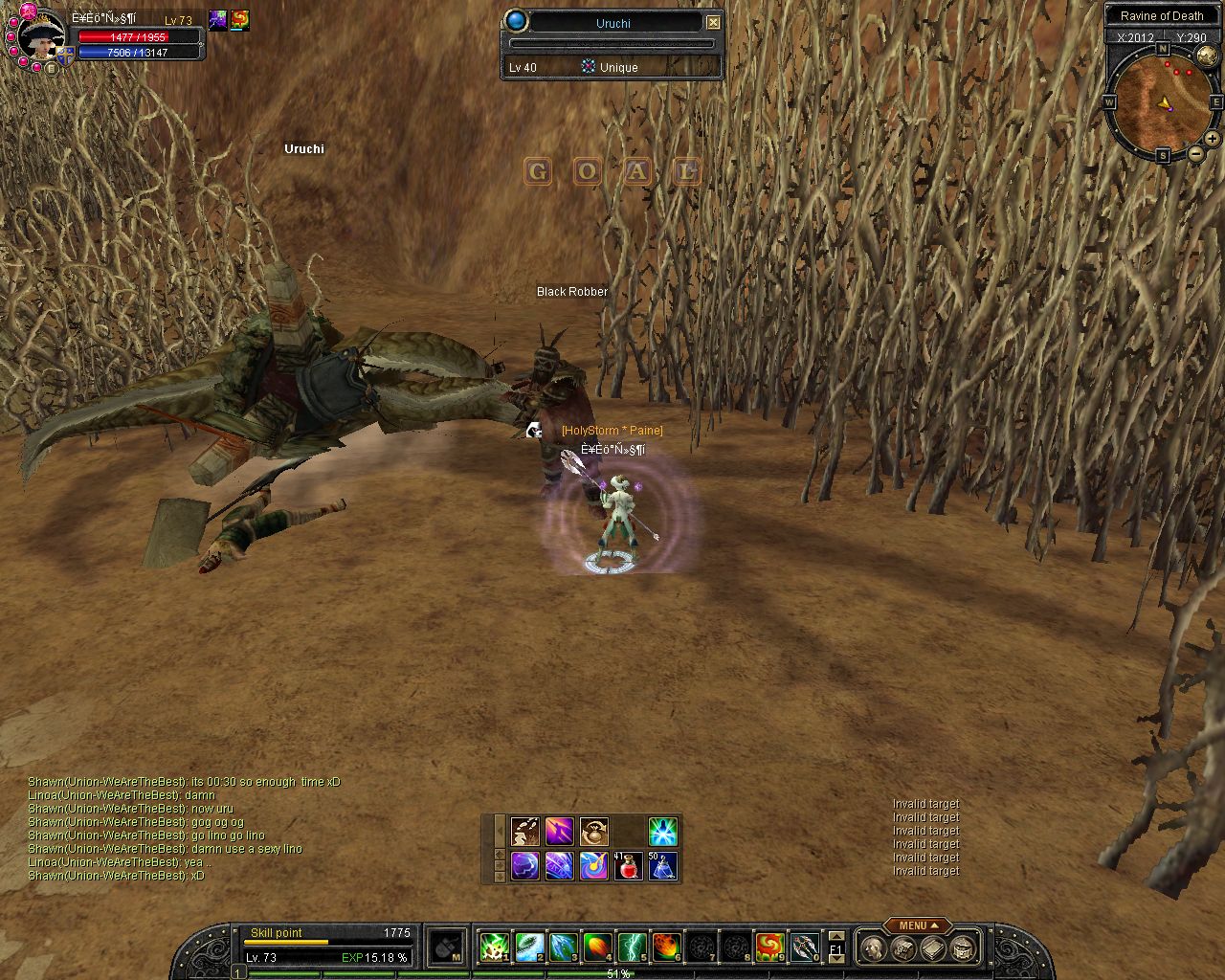Click the purple spear skill in the floating bar
This screenshot has height=980, width=1225.
point(560,831)
